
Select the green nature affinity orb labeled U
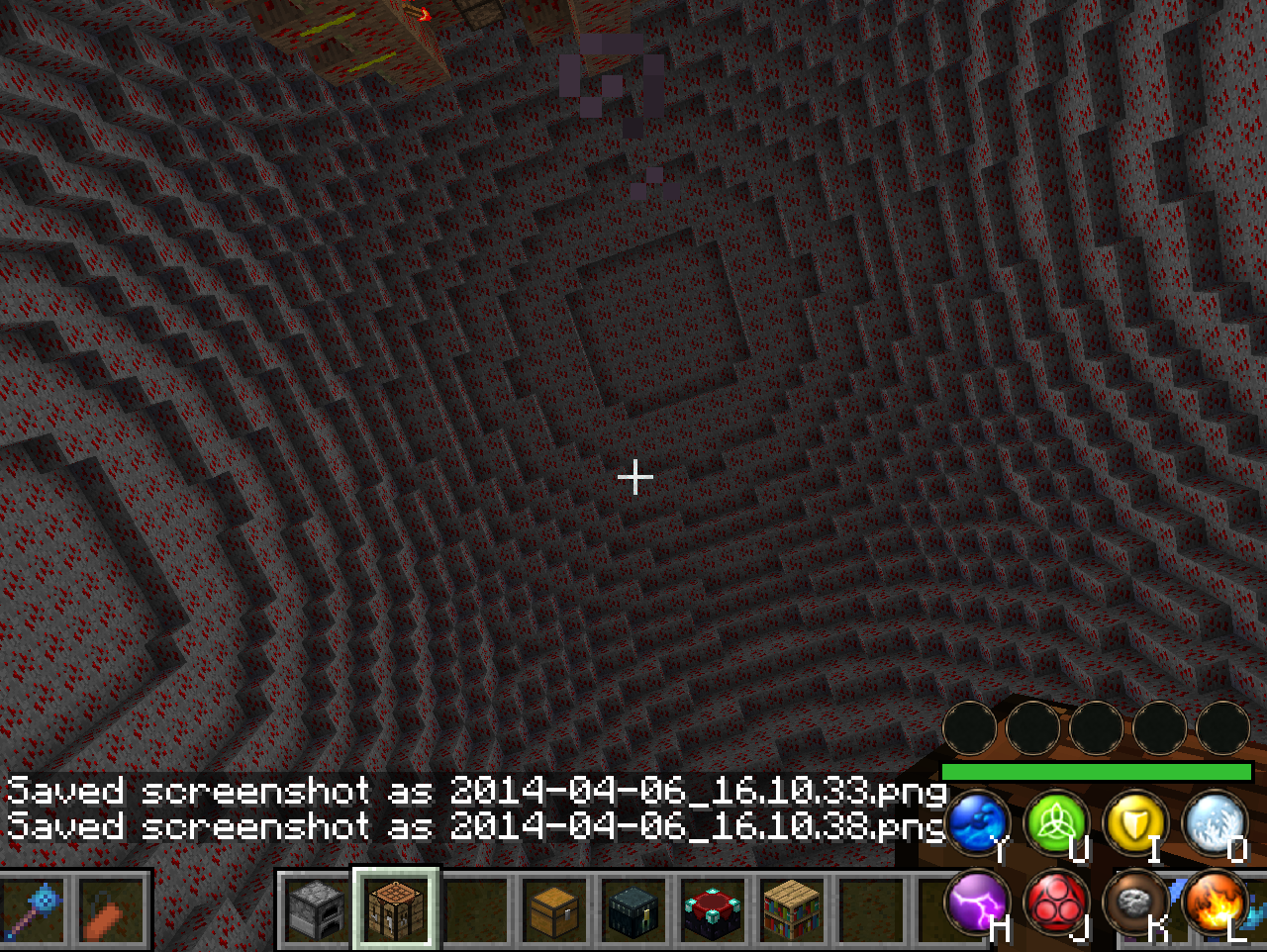1055,824
